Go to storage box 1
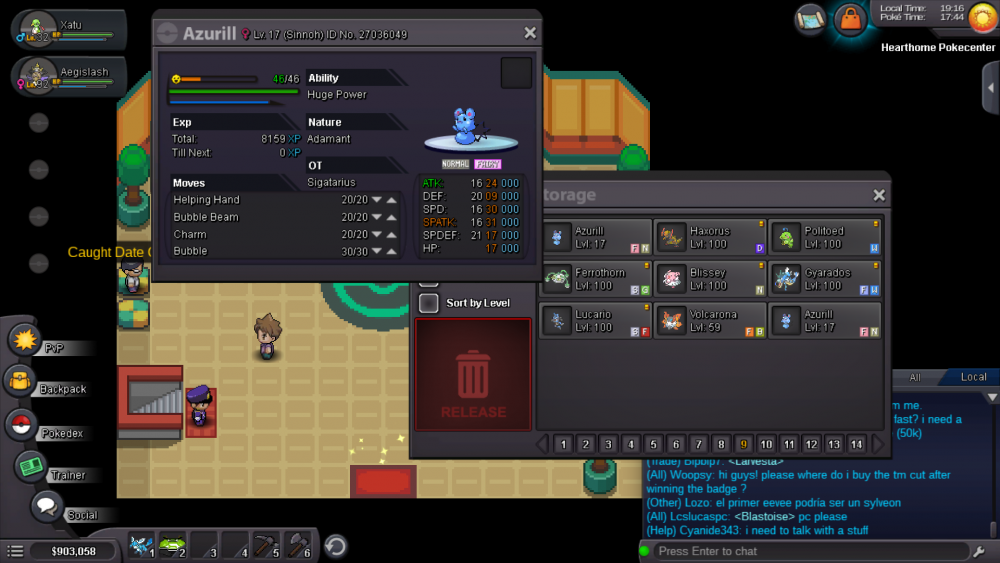Viewport: 1000px width, 563px height. (x=563, y=444)
